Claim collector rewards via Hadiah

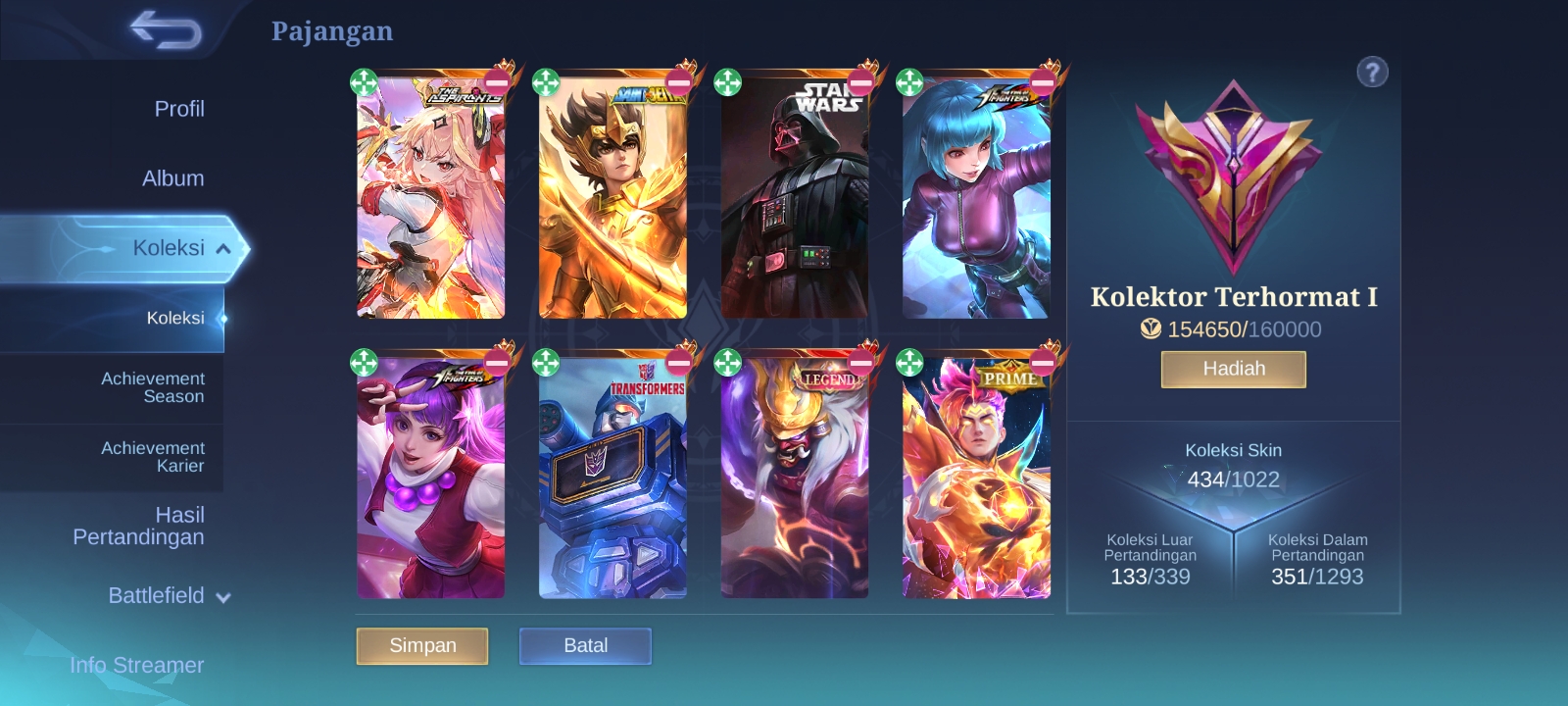coord(1233,370)
